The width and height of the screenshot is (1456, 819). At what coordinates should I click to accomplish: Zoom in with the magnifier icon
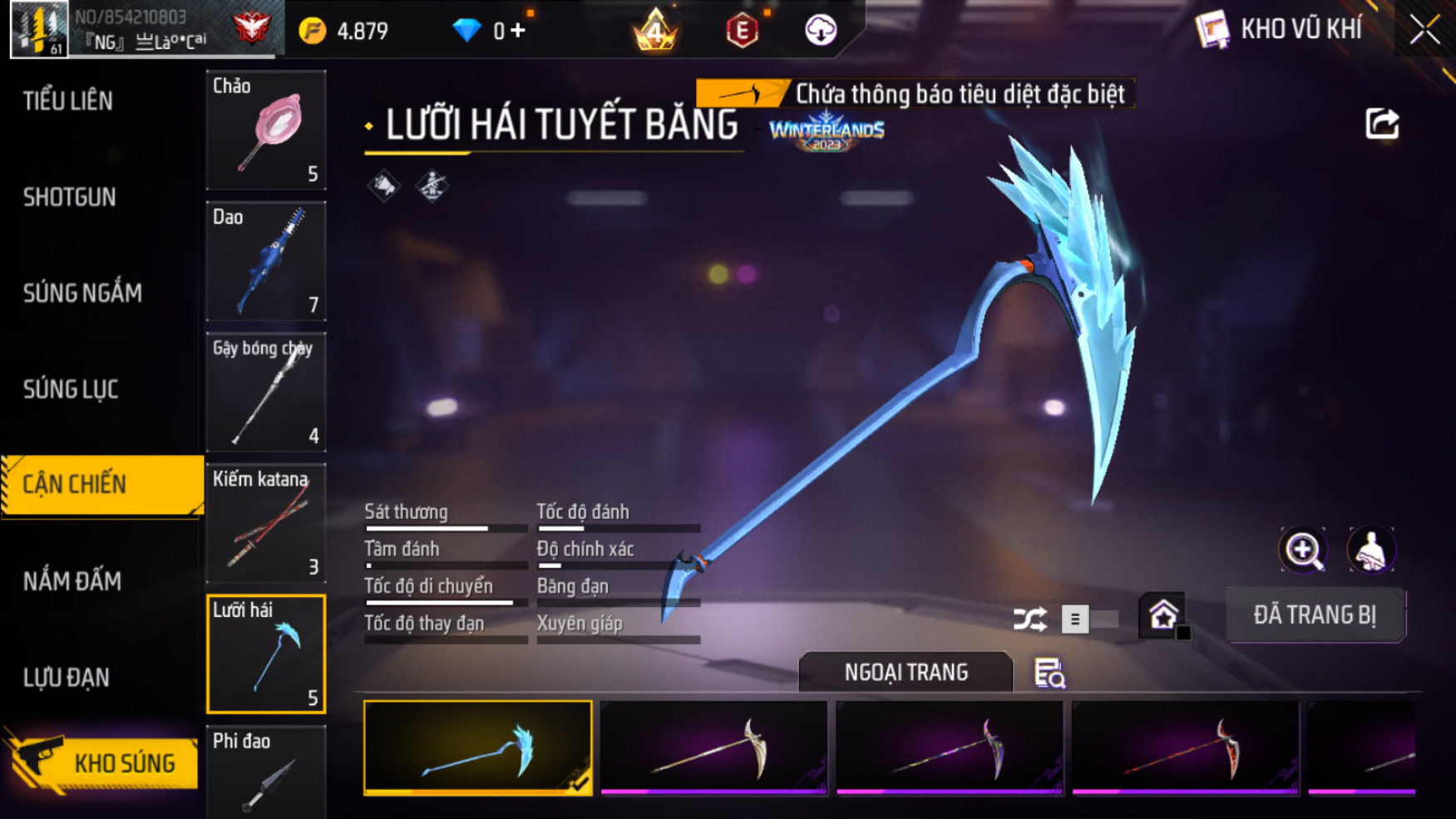click(1303, 550)
